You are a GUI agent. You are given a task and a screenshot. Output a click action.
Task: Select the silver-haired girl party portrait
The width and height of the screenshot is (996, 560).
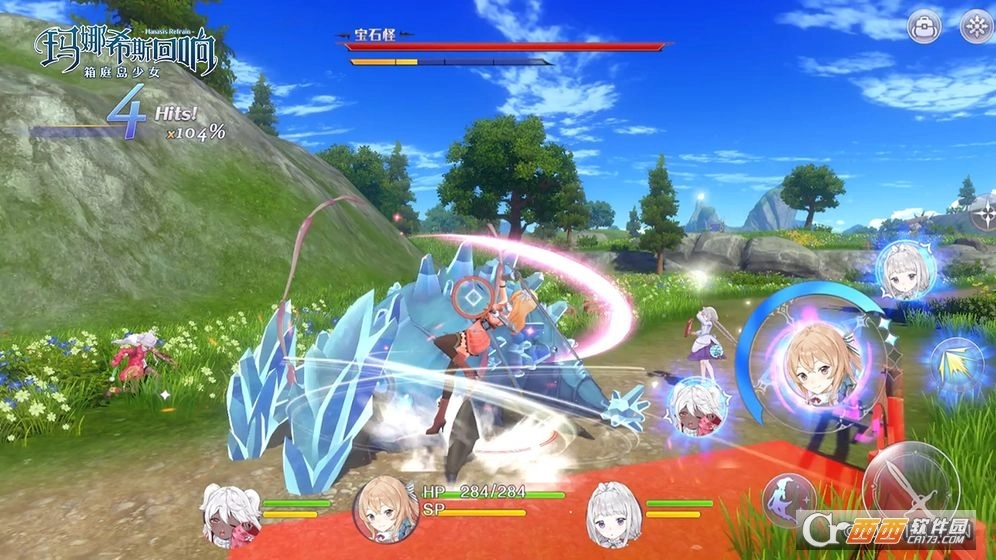click(x=613, y=508)
